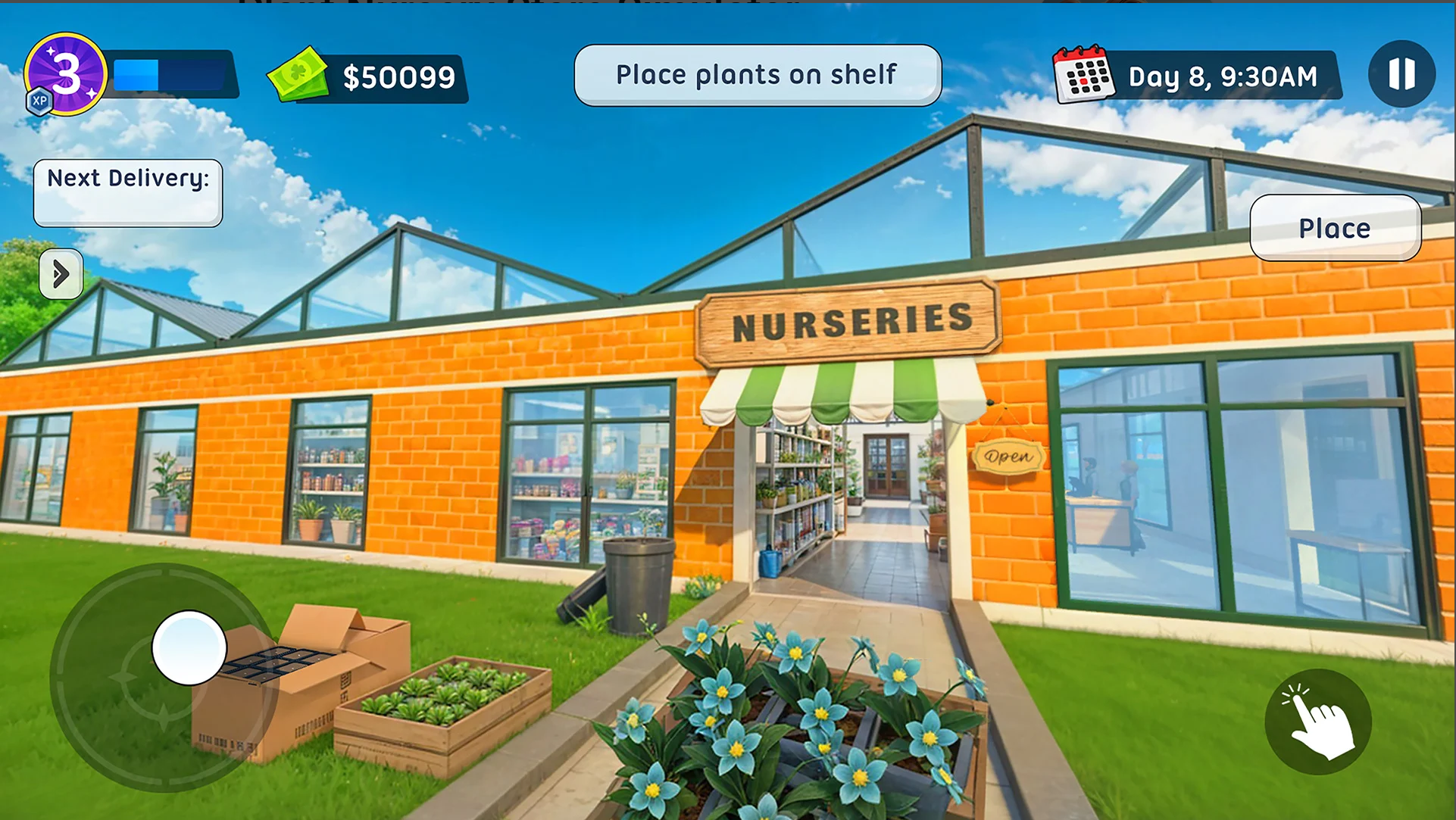This screenshot has width=1456, height=820.
Task: Tap the XP level badge showing 3
Action: [68, 72]
